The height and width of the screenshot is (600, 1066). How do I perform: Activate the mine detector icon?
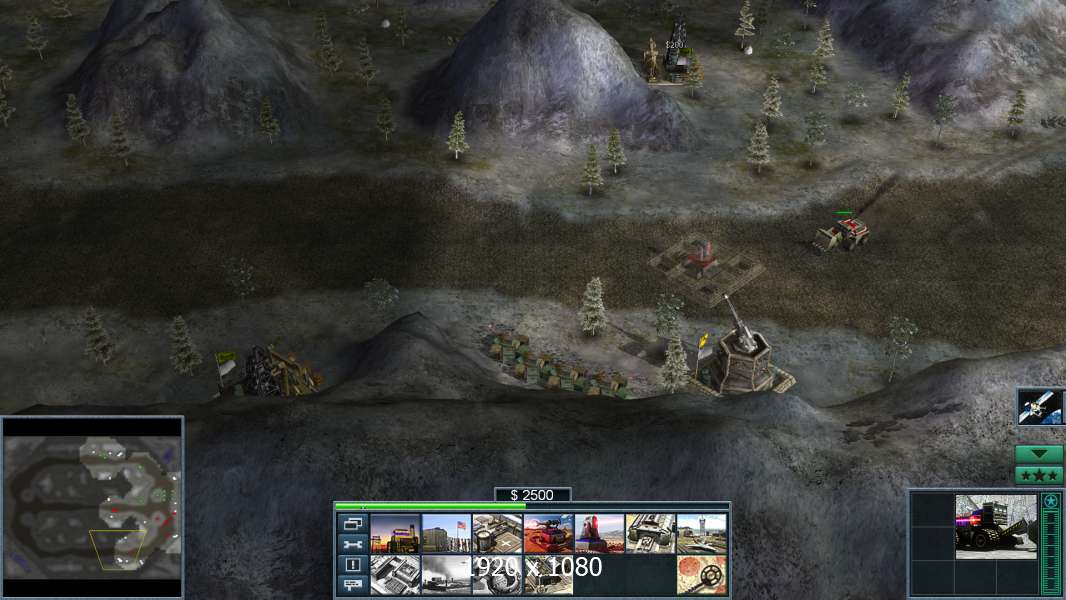701,575
